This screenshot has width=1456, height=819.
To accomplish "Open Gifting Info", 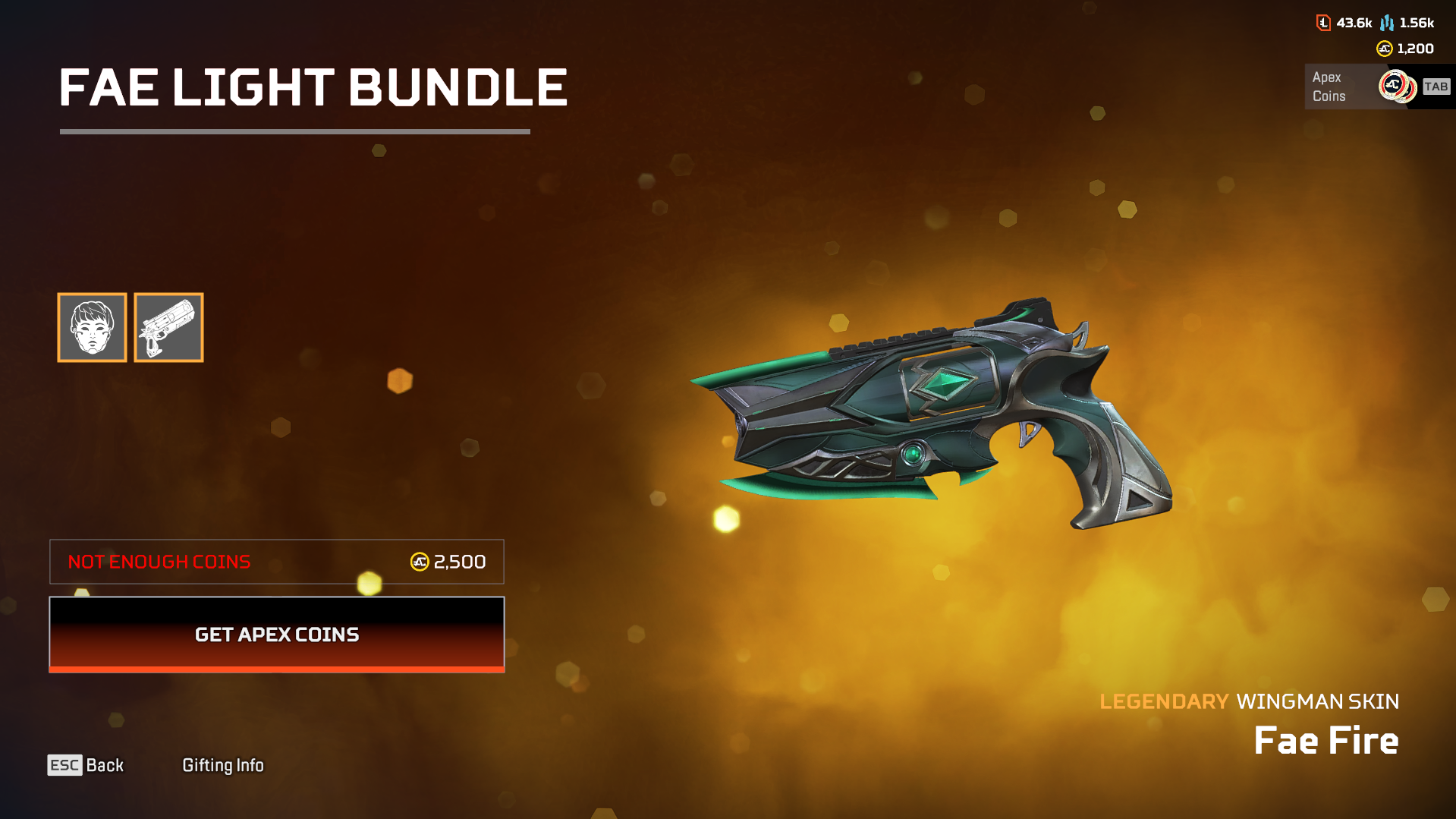I will pyautogui.click(x=223, y=765).
